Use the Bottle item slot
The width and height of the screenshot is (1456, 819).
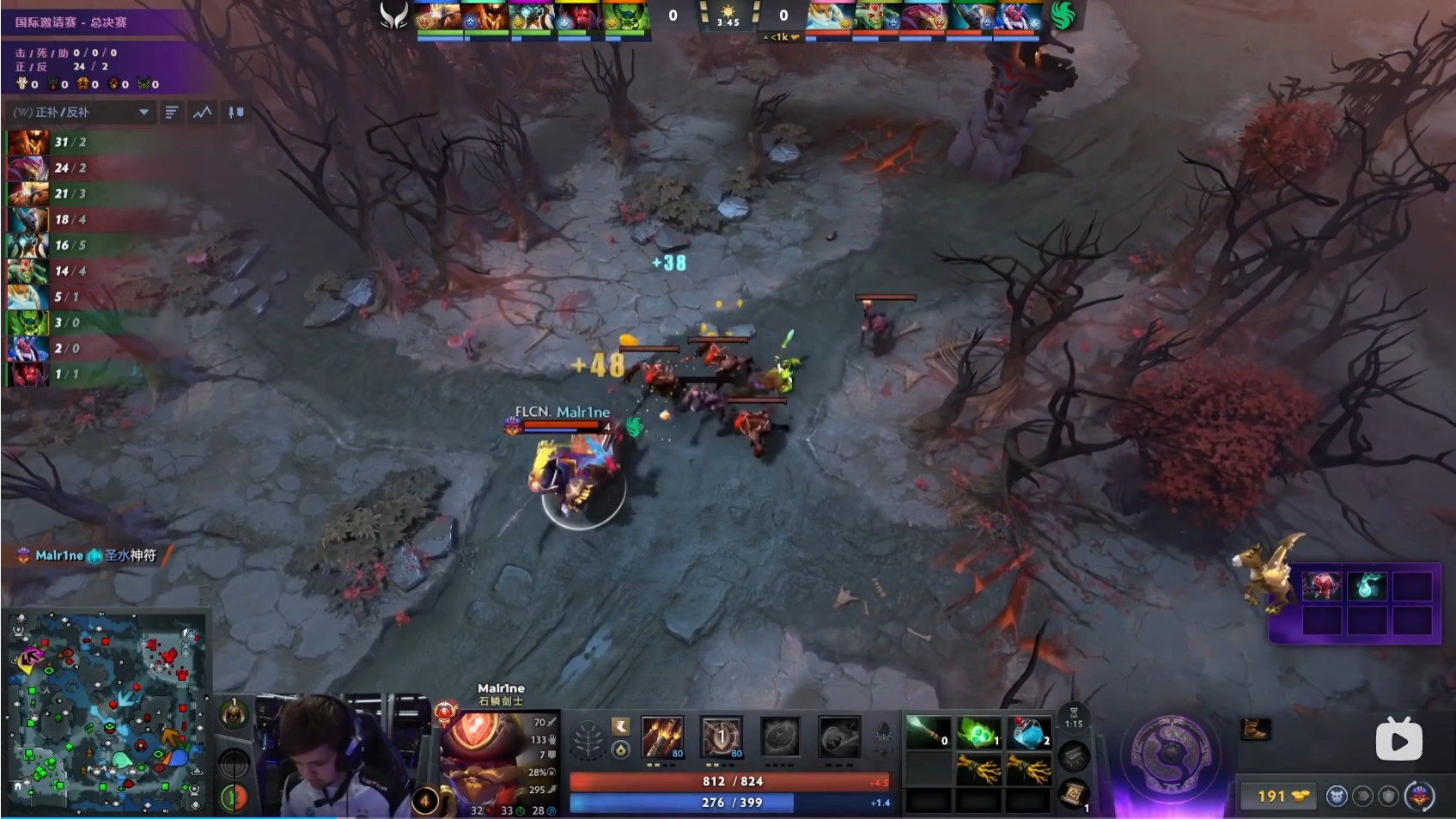tap(1028, 733)
